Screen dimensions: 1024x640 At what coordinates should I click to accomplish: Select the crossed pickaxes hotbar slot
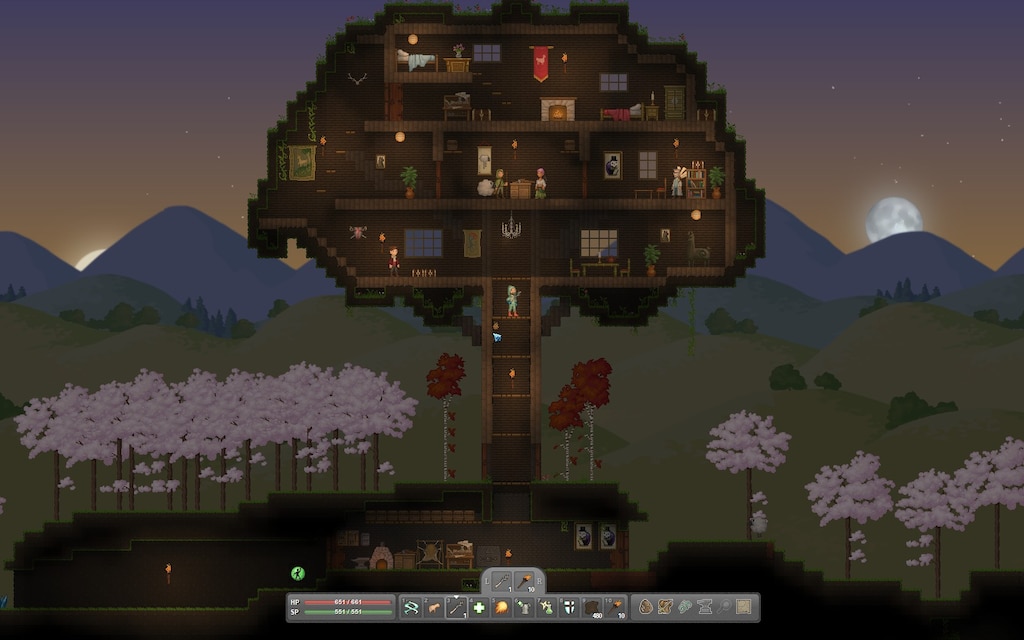coord(410,607)
